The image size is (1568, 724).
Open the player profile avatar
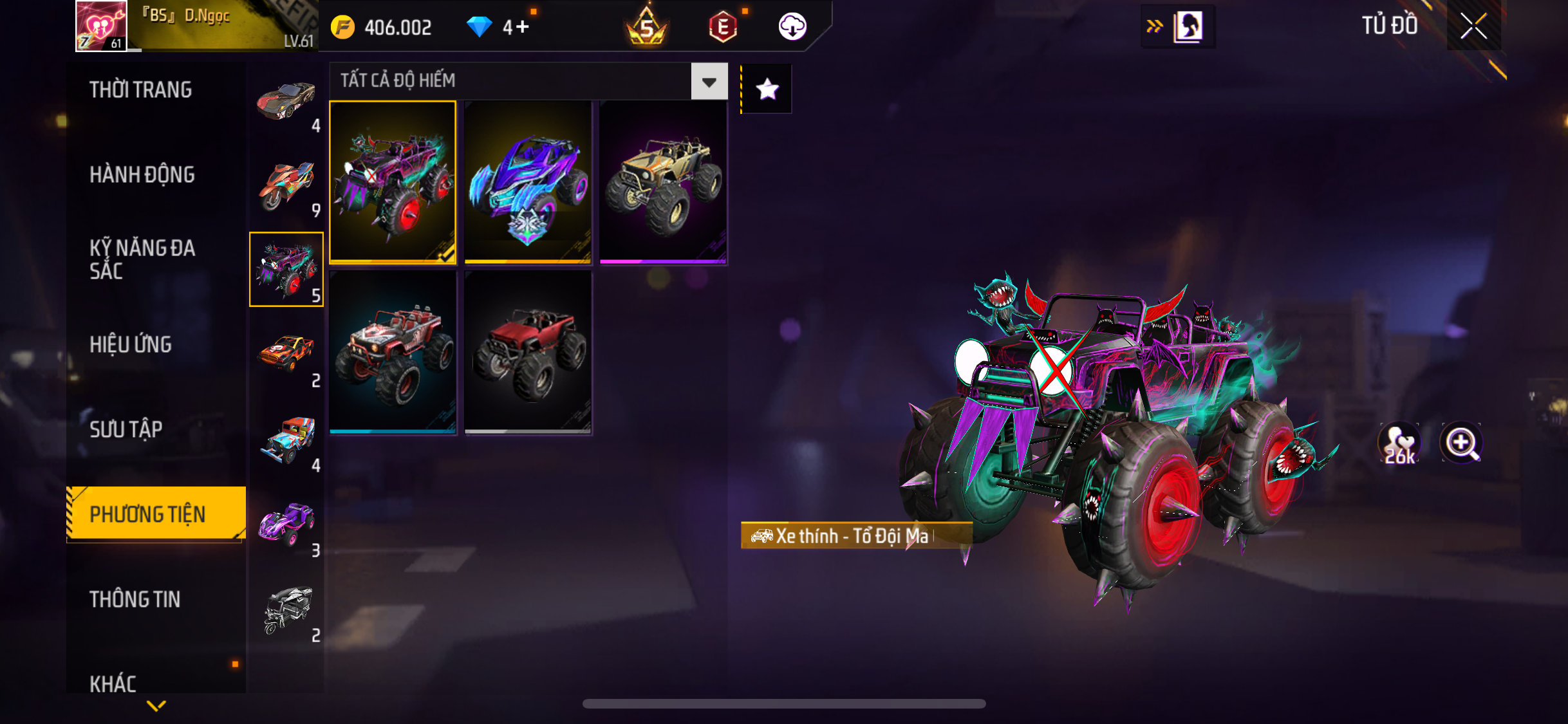101,26
